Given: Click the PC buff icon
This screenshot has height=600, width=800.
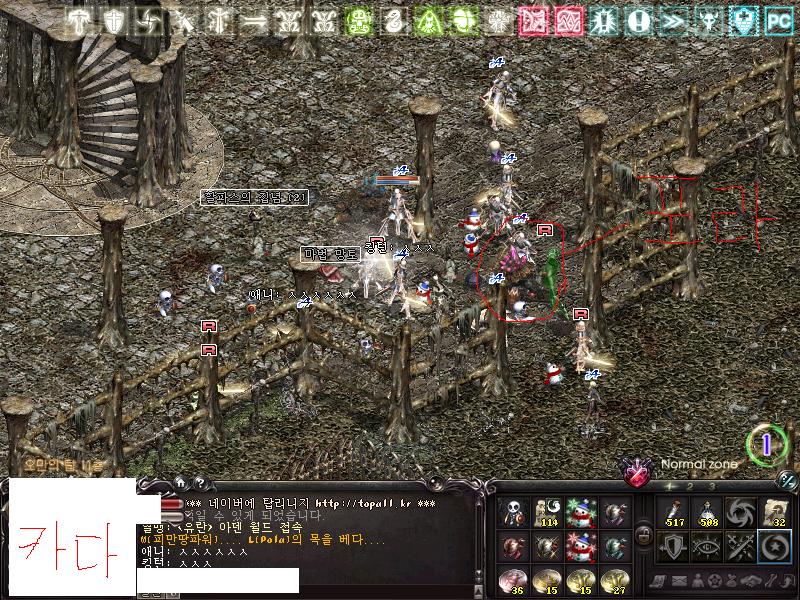Looking at the screenshot, I should pyautogui.click(x=779, y=20).
